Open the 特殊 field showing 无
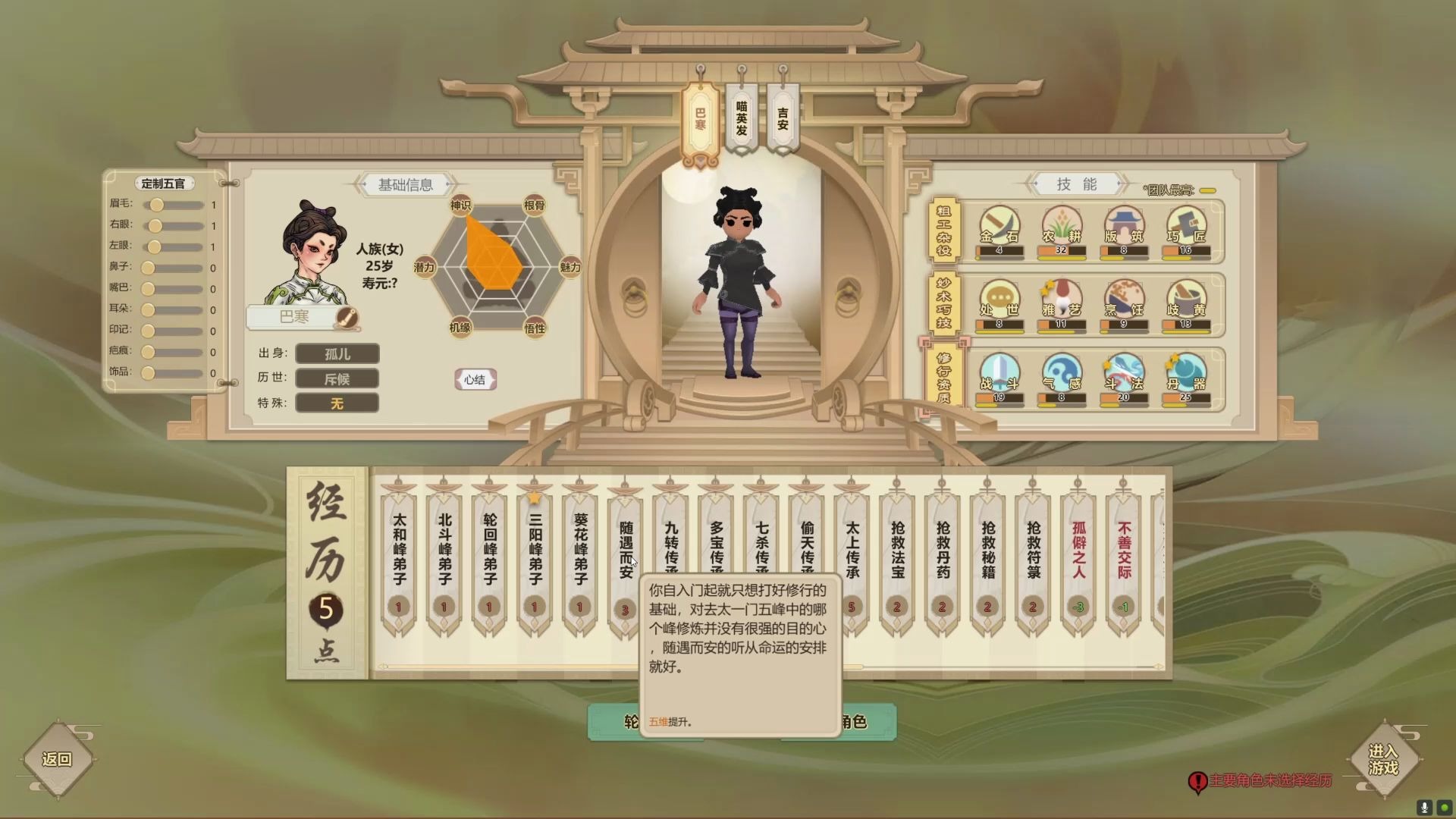1456x819 pixels. click(x=337, y=403)
